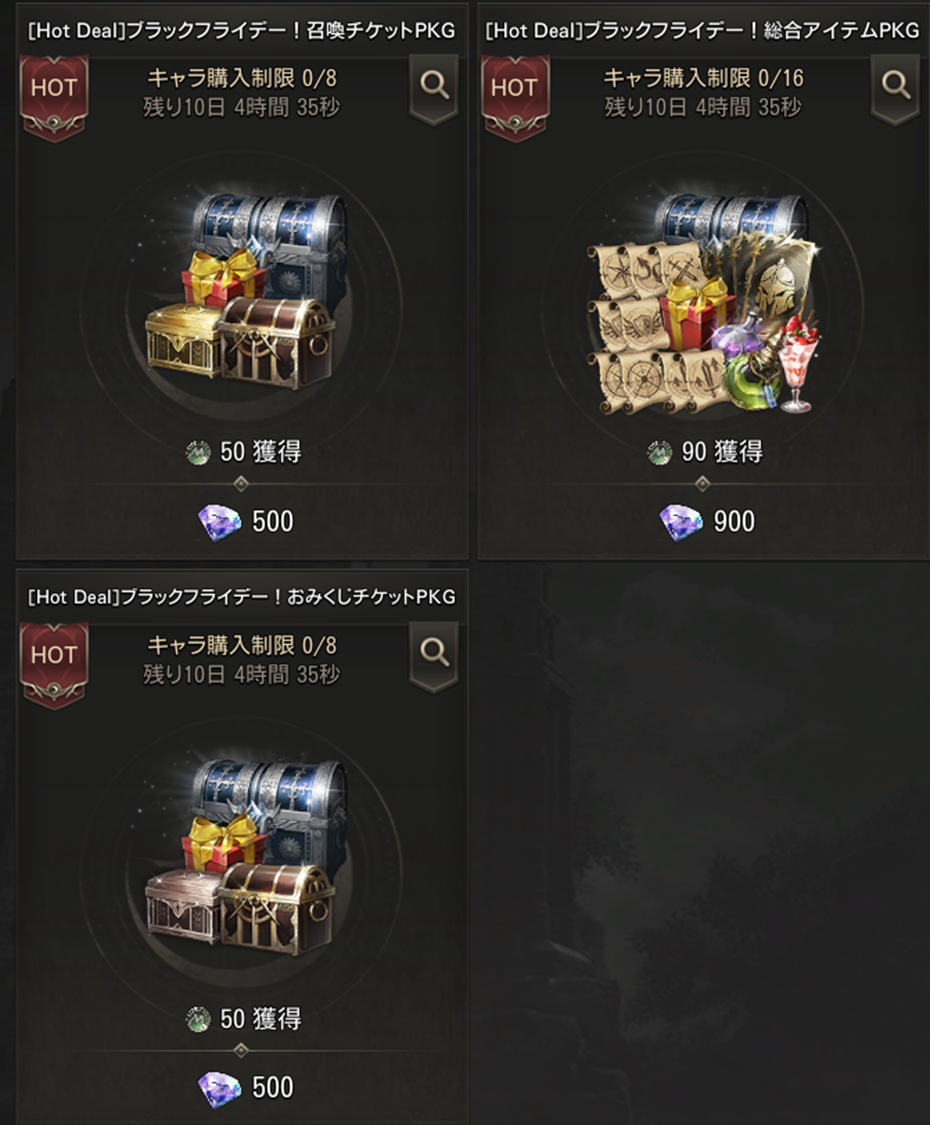
Task: Buy おみくじチケットPKG for 500 diamonds
Action: point(243,1088)
